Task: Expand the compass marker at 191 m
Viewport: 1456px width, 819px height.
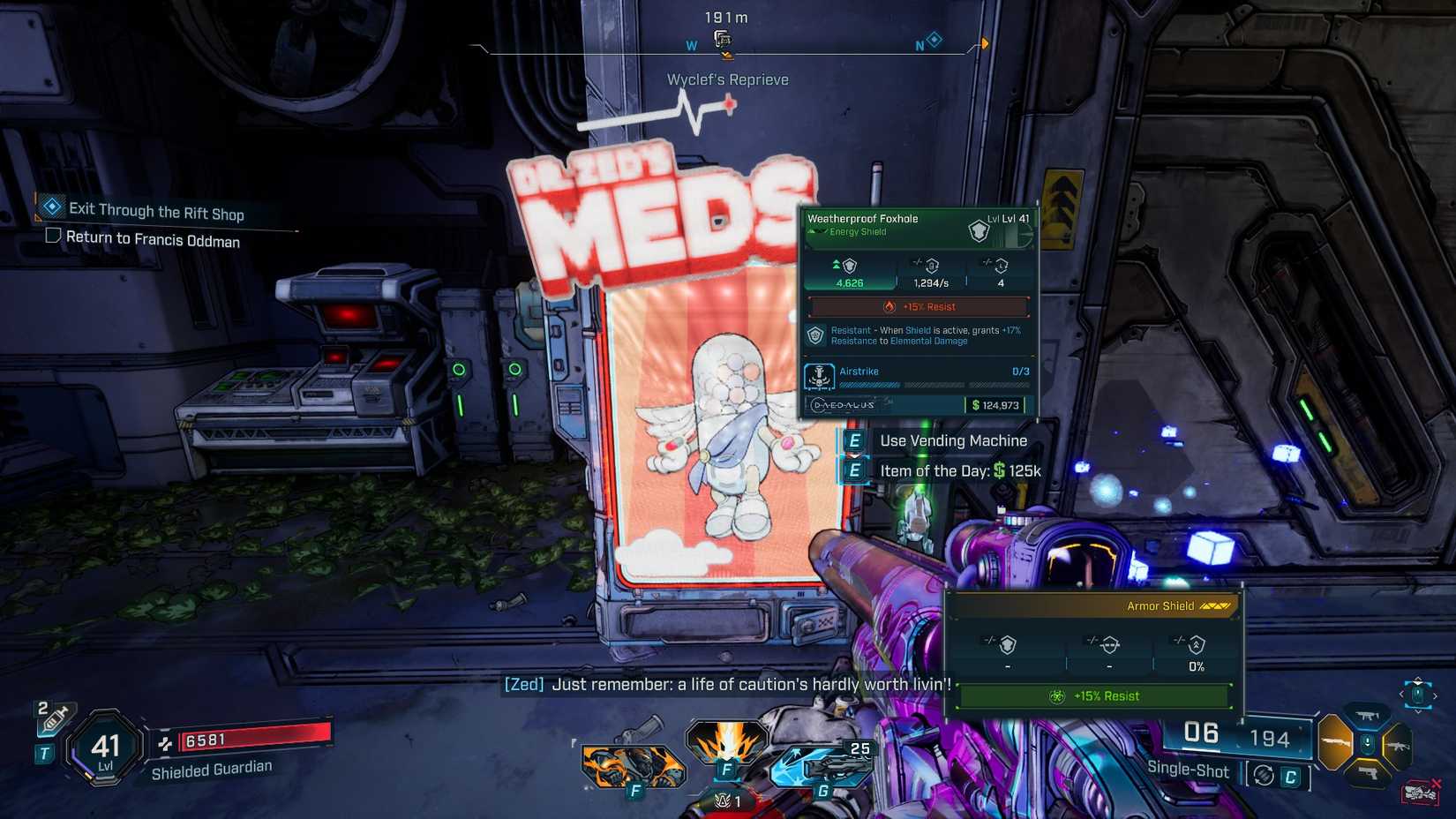Action: [722, 38]
